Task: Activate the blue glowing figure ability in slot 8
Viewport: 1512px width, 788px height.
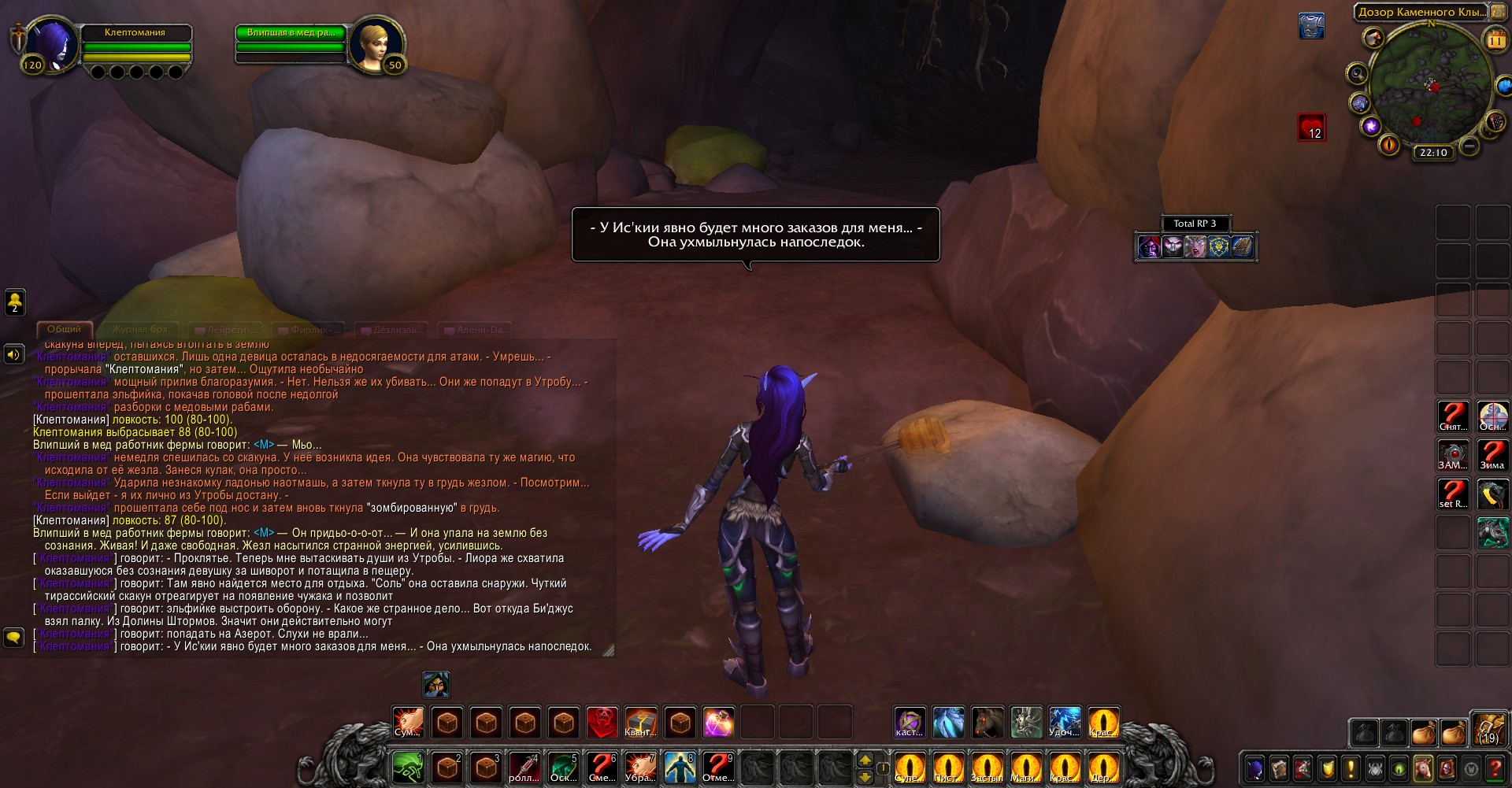Action: point(679,767)
